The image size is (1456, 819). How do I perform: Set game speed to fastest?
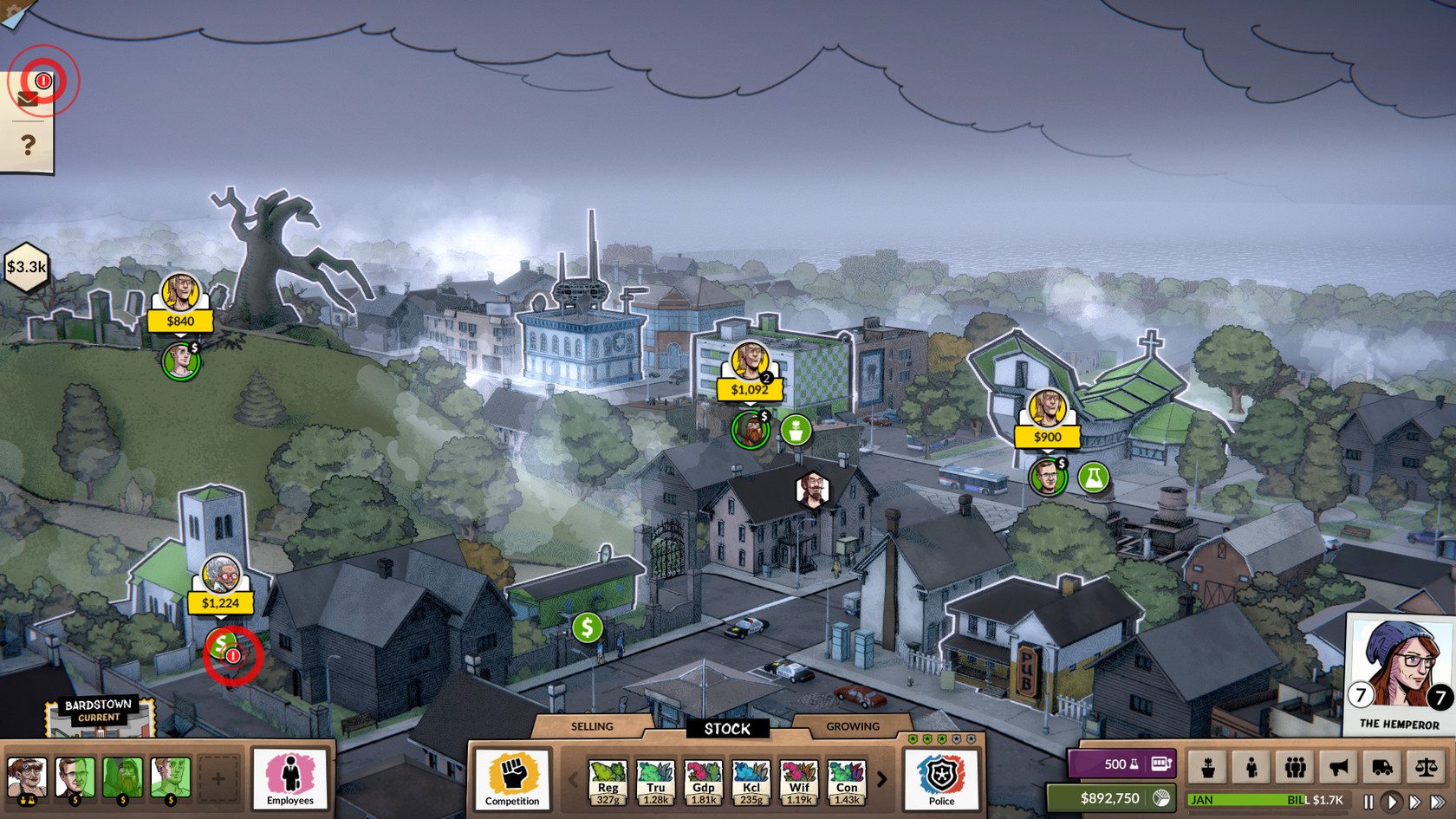[x=1437, y=802]
